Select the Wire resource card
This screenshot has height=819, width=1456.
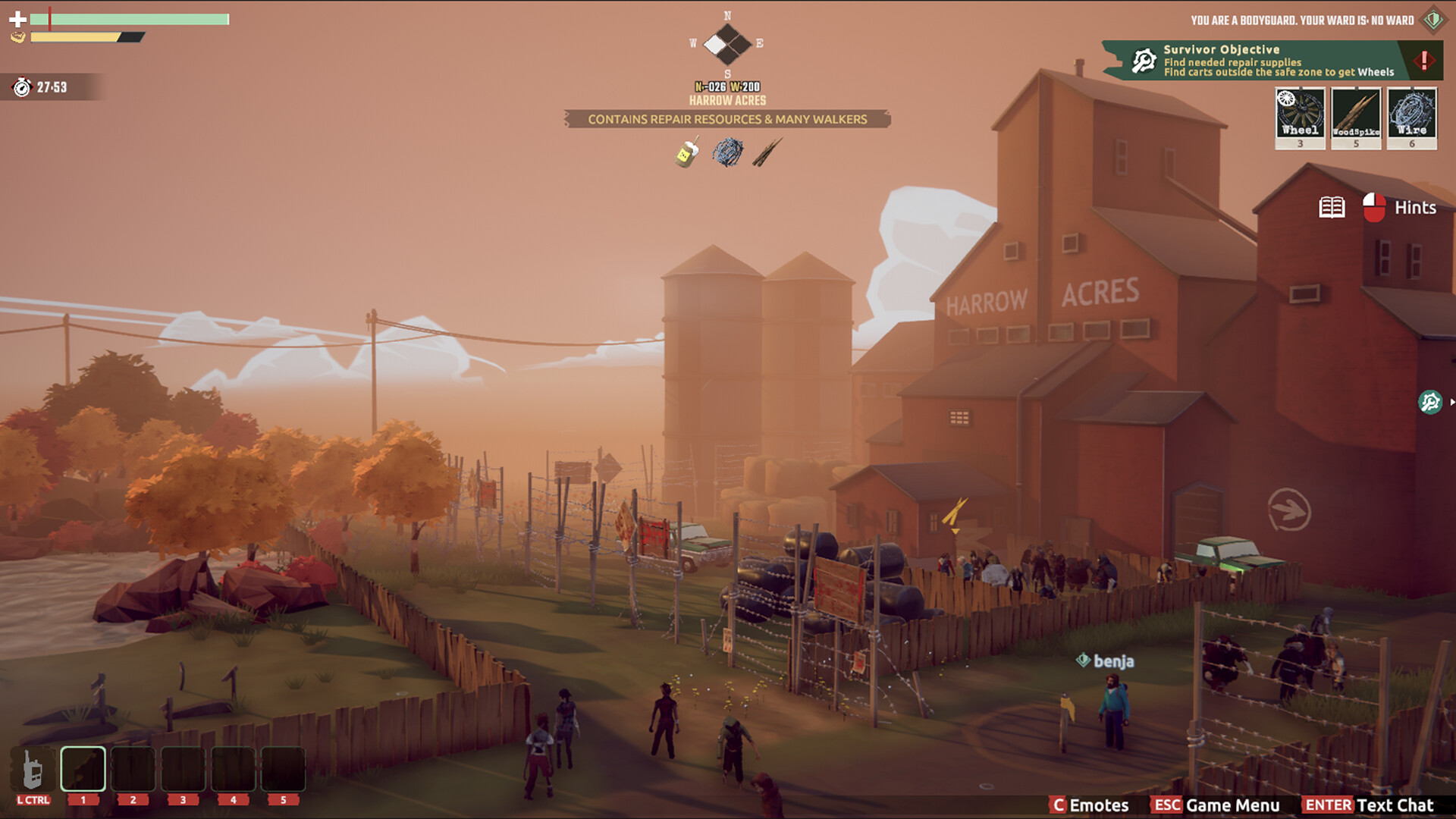click(1411, 118)
